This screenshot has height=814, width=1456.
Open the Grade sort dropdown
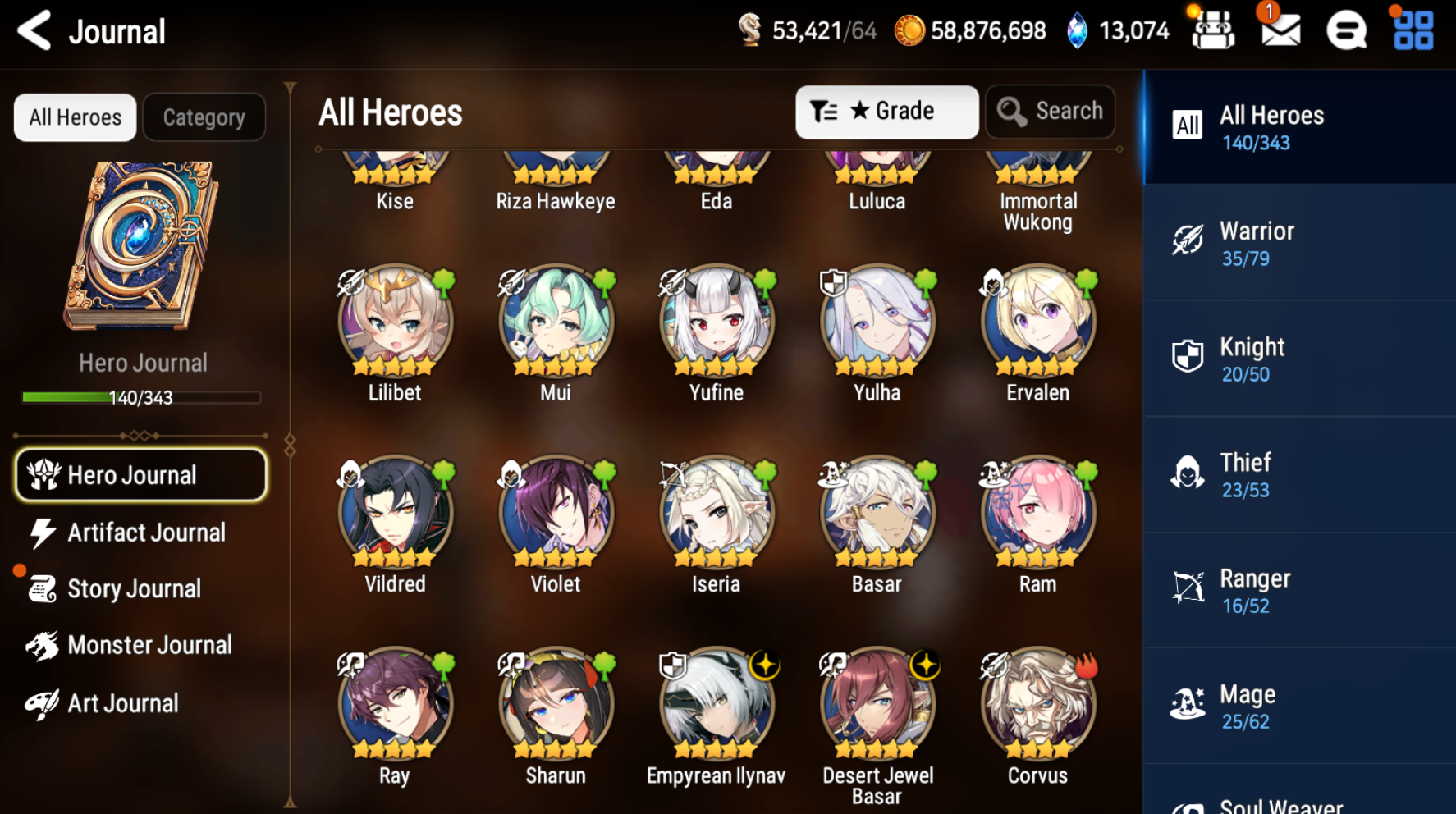tap(886, 112)
